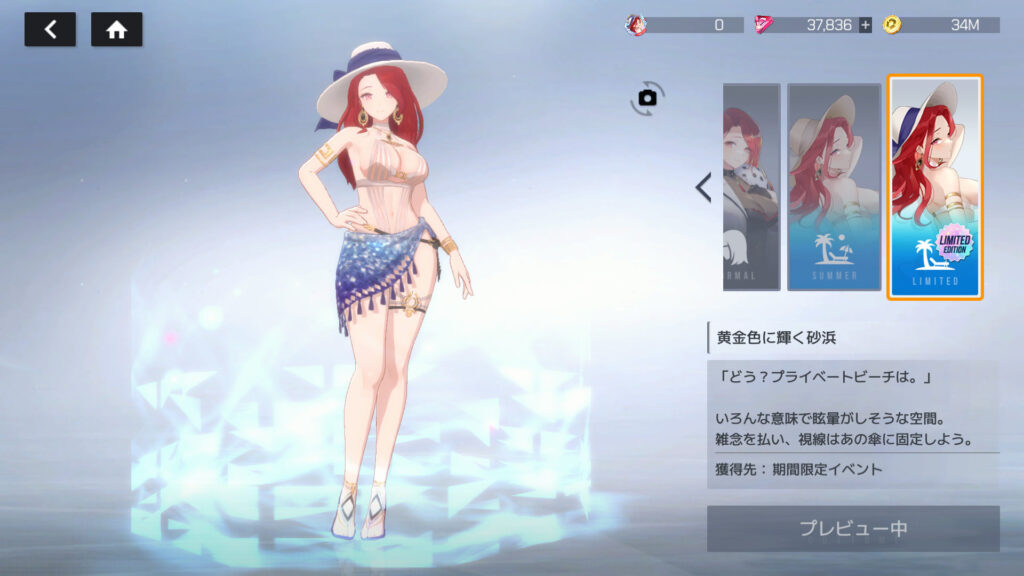Add more pink gem currency
The width and height of the screenshot is (1024, 576).
[865, 25]
